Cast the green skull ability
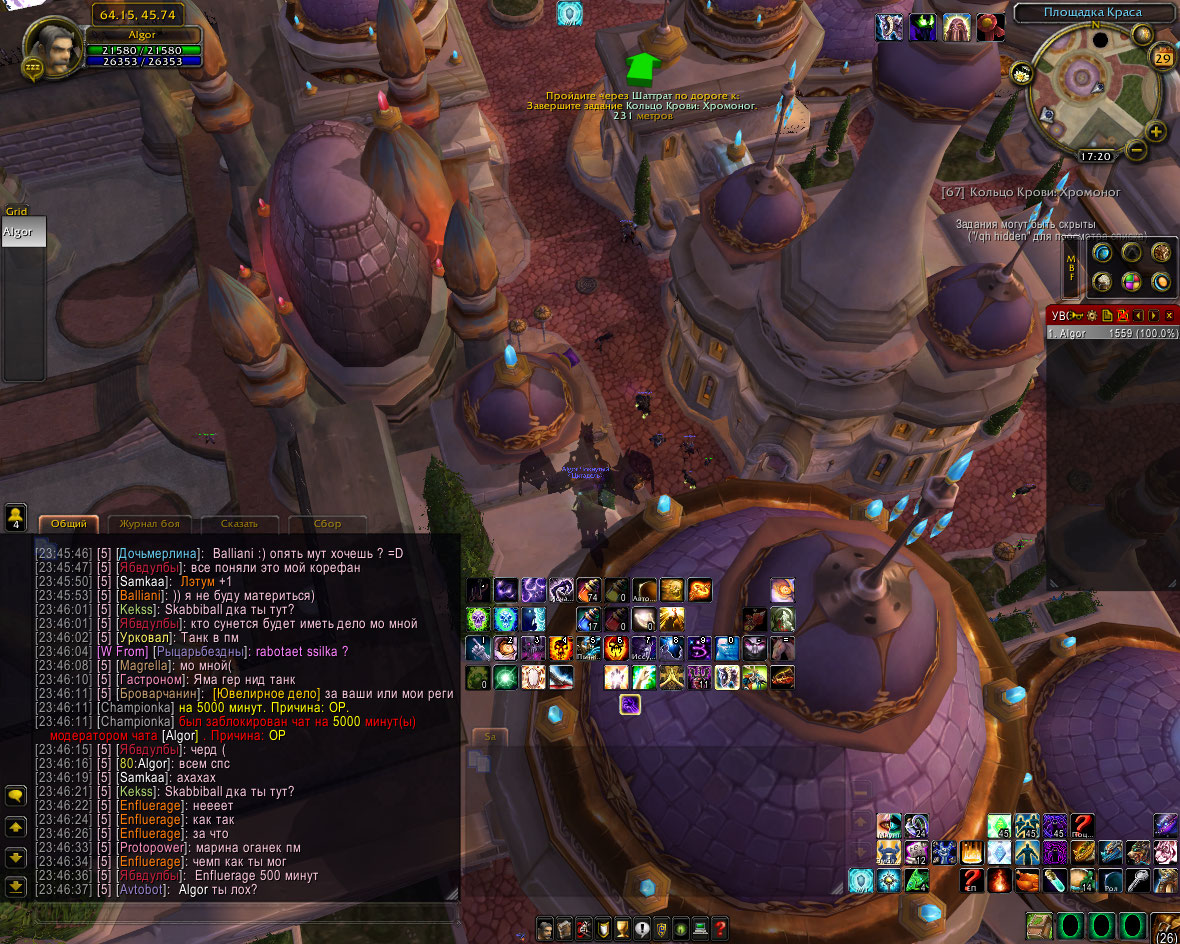The height and width of the screenshot is (944, 1180). click(477, 618)
